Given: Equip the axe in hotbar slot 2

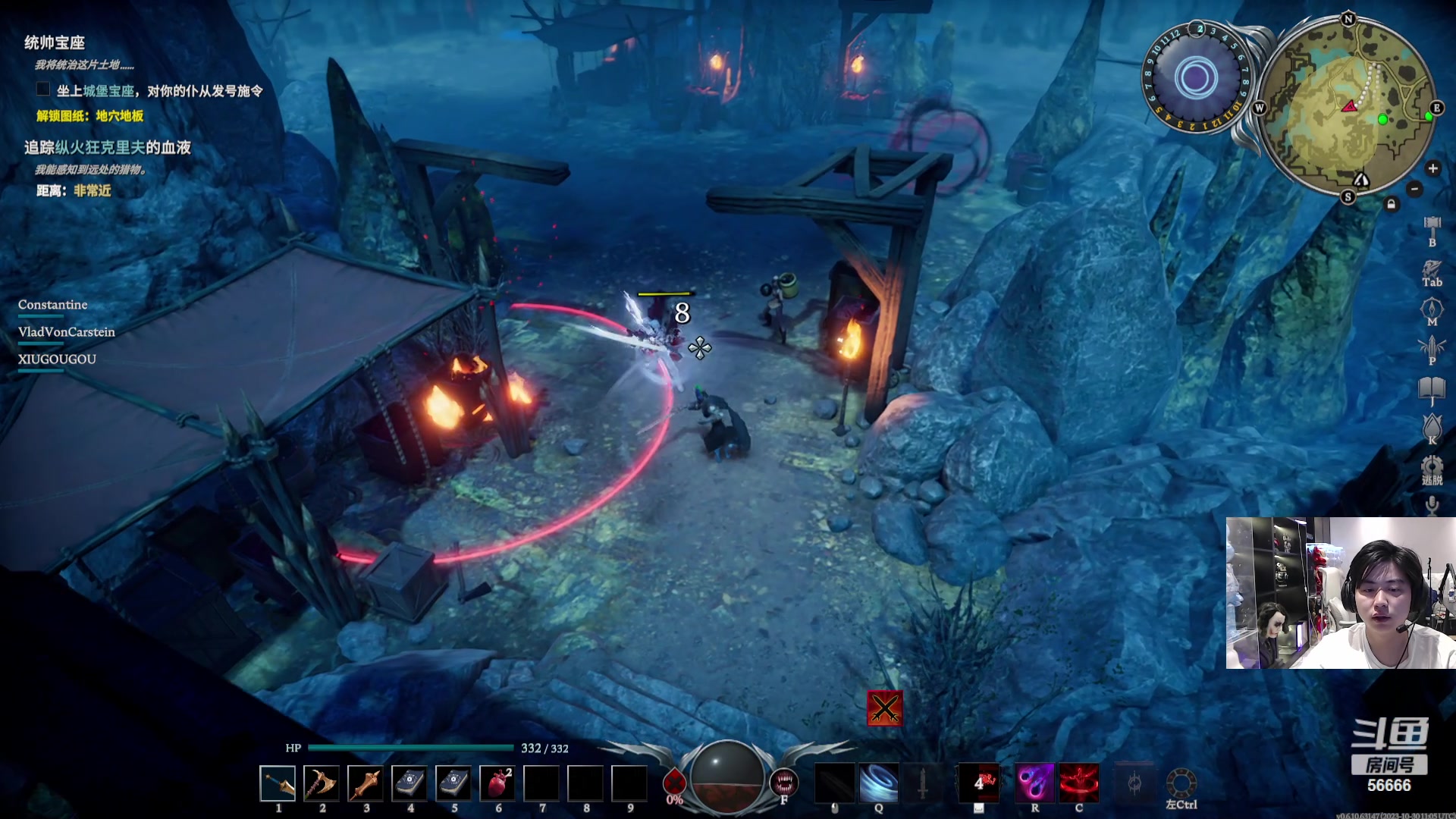Looking at the screenshot, I should pyautogui.click(x=322, y=783).
